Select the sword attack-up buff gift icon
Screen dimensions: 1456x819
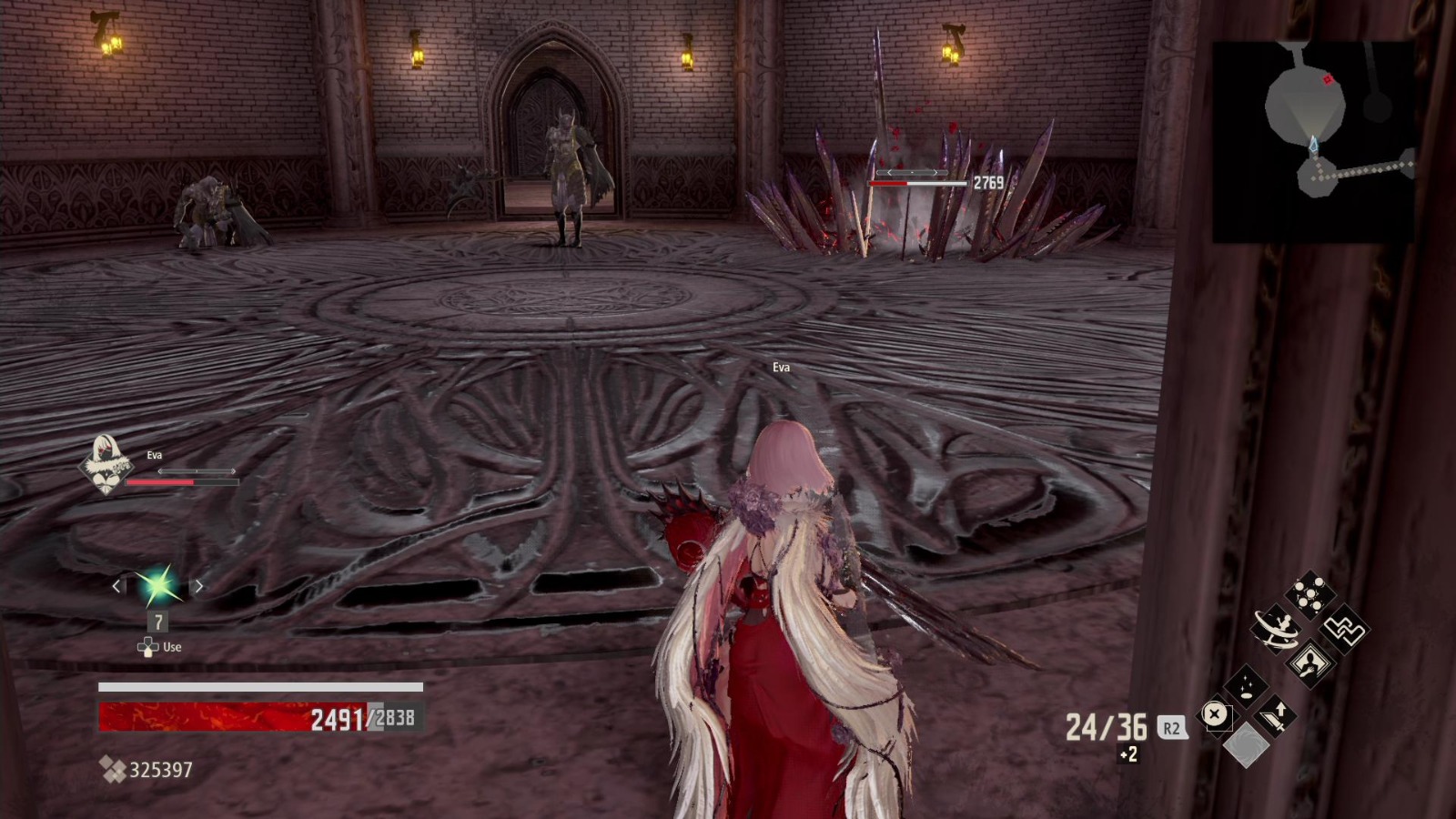coord(1274,716)
